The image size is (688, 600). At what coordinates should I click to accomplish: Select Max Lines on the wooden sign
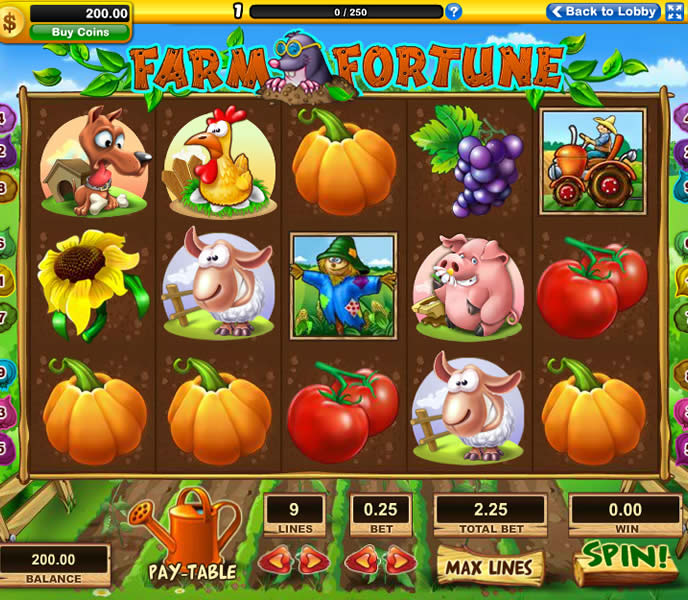point(489,567)
